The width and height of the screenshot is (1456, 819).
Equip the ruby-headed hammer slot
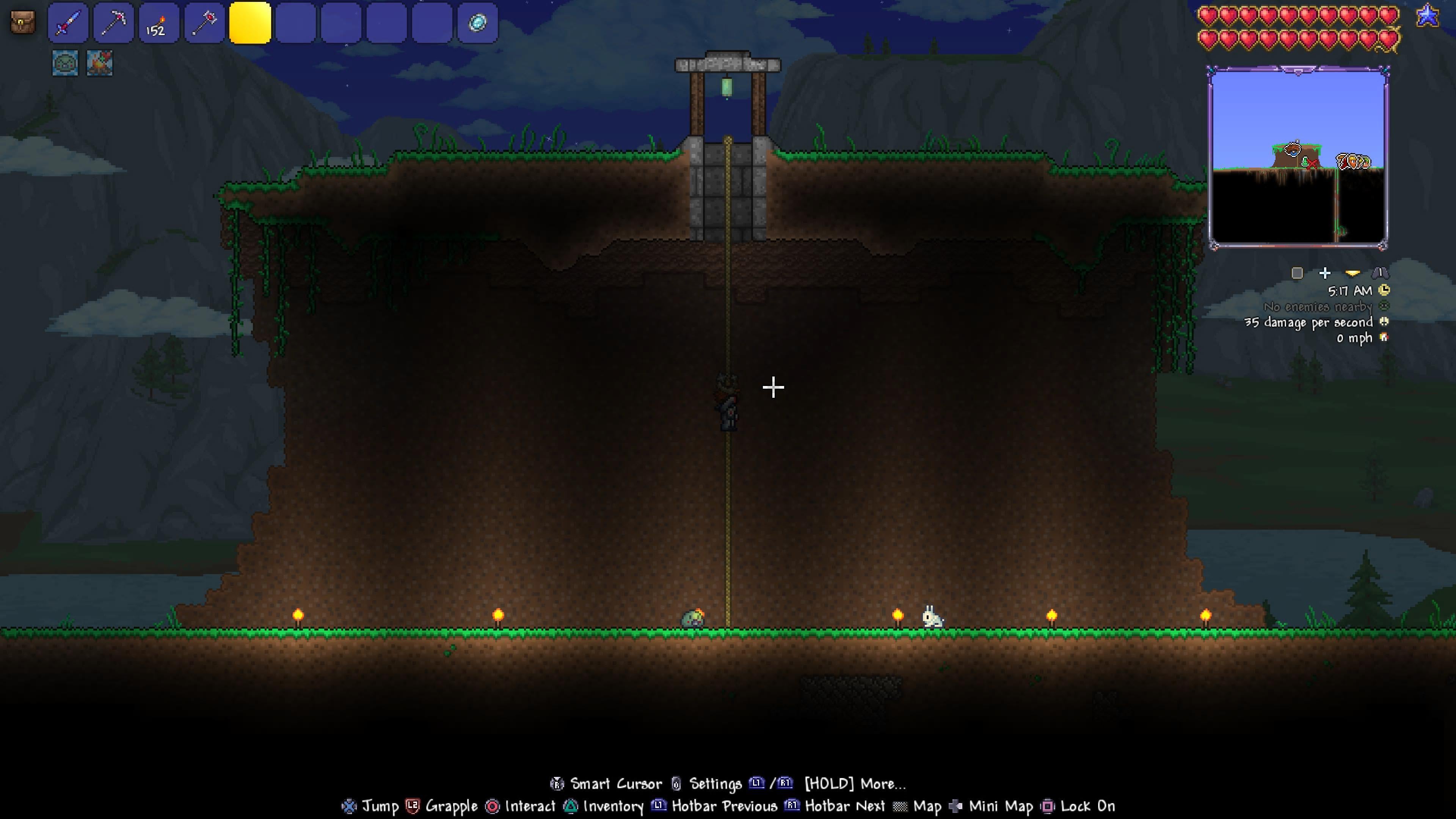coord(205,23)
